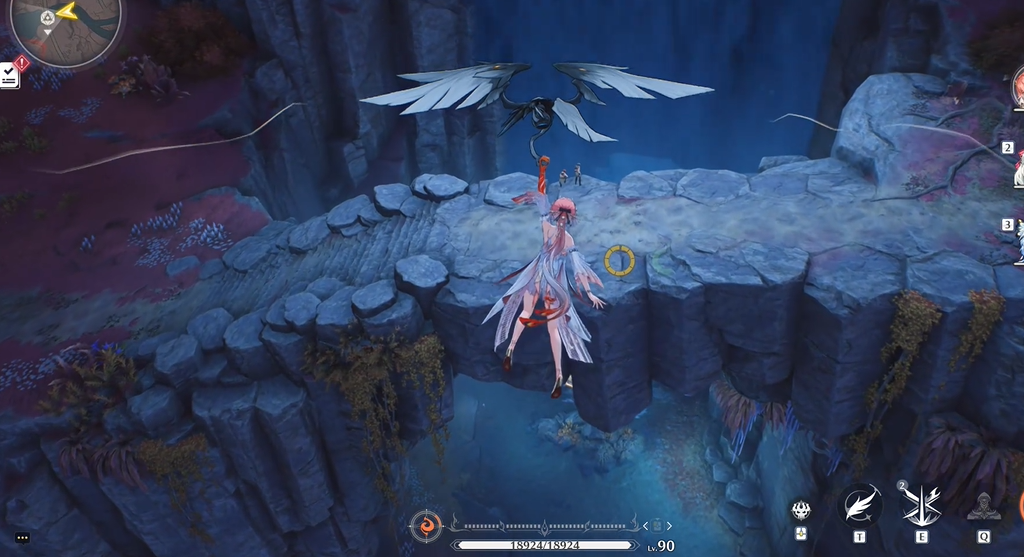
Task: Select the trident skull icon
Action: (801, 510)
